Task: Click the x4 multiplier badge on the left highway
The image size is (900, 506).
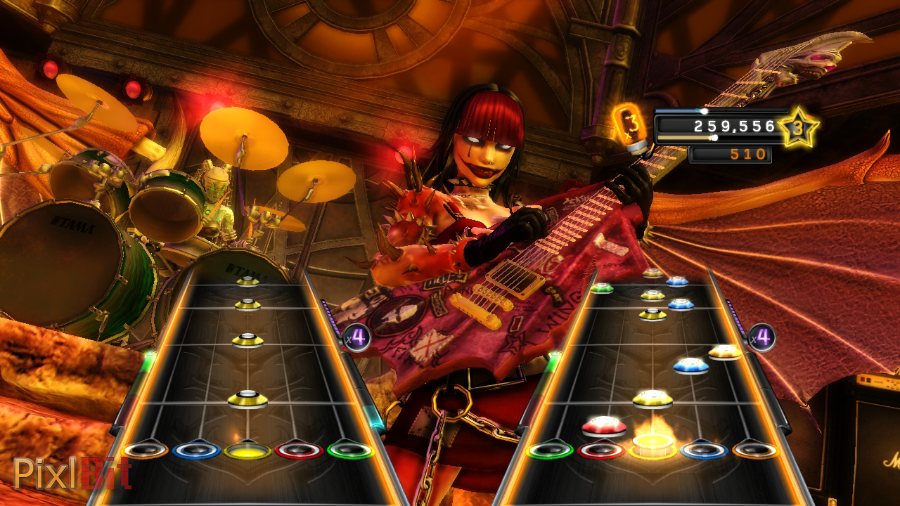Action: coord(358,337)
